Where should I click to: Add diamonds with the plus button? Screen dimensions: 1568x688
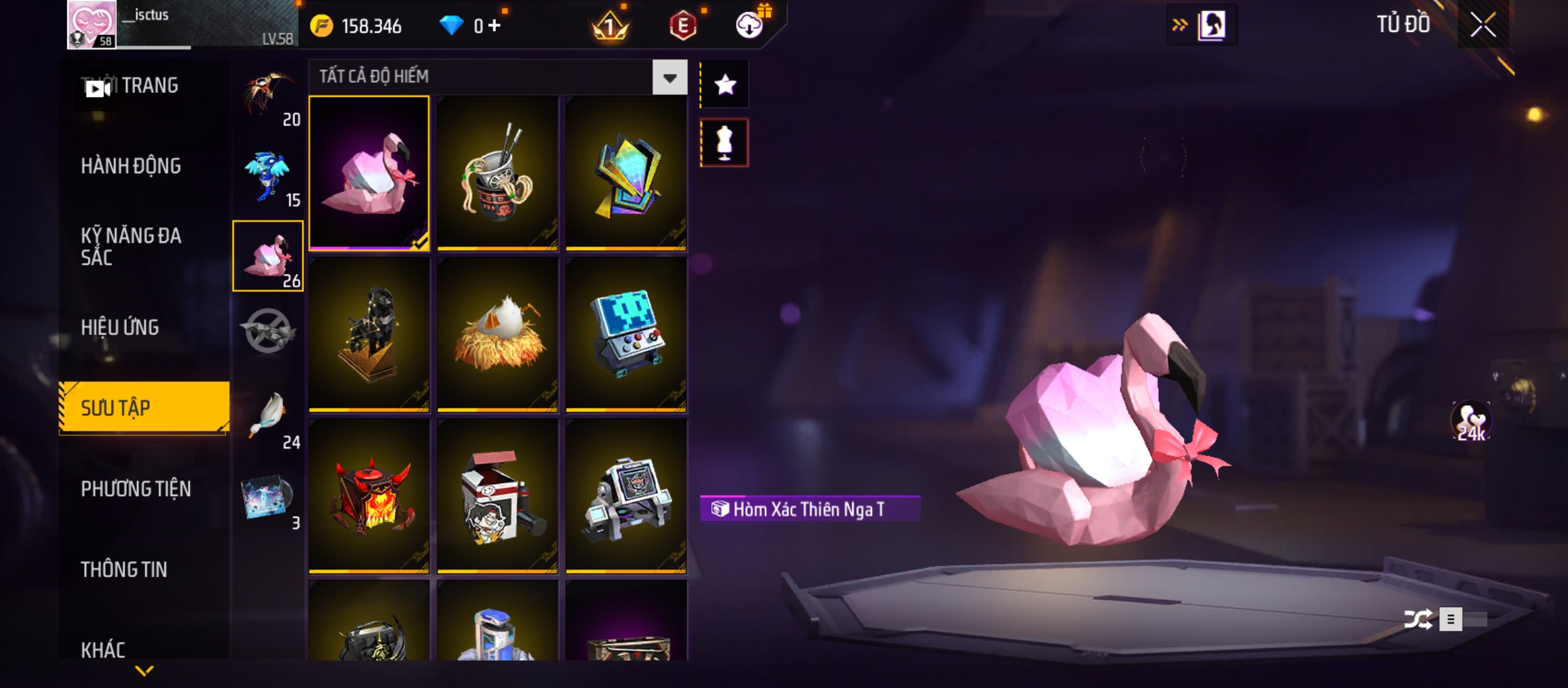coord(495,25)
